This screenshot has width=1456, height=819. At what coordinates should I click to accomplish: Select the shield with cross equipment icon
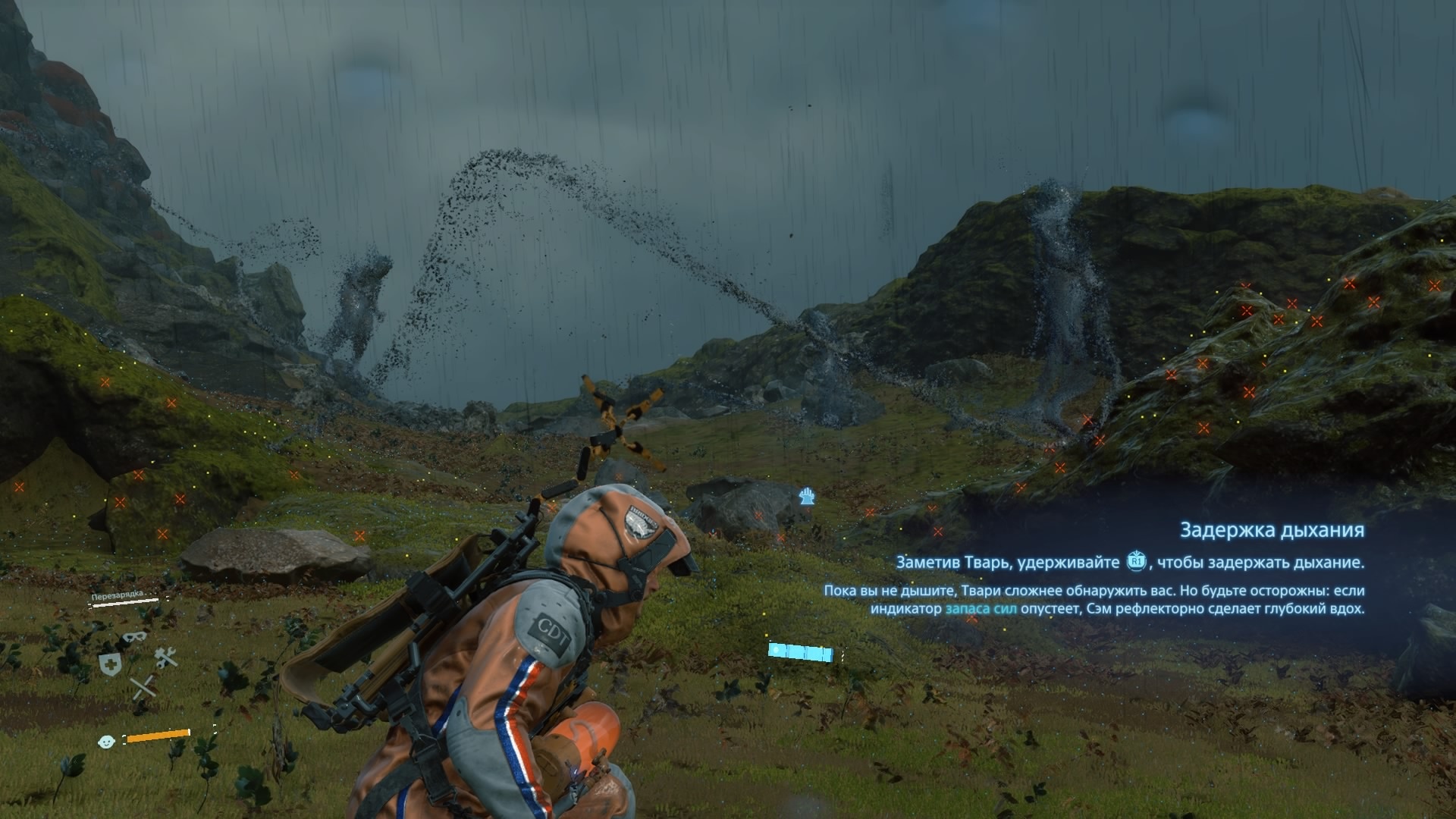[110, 664]
